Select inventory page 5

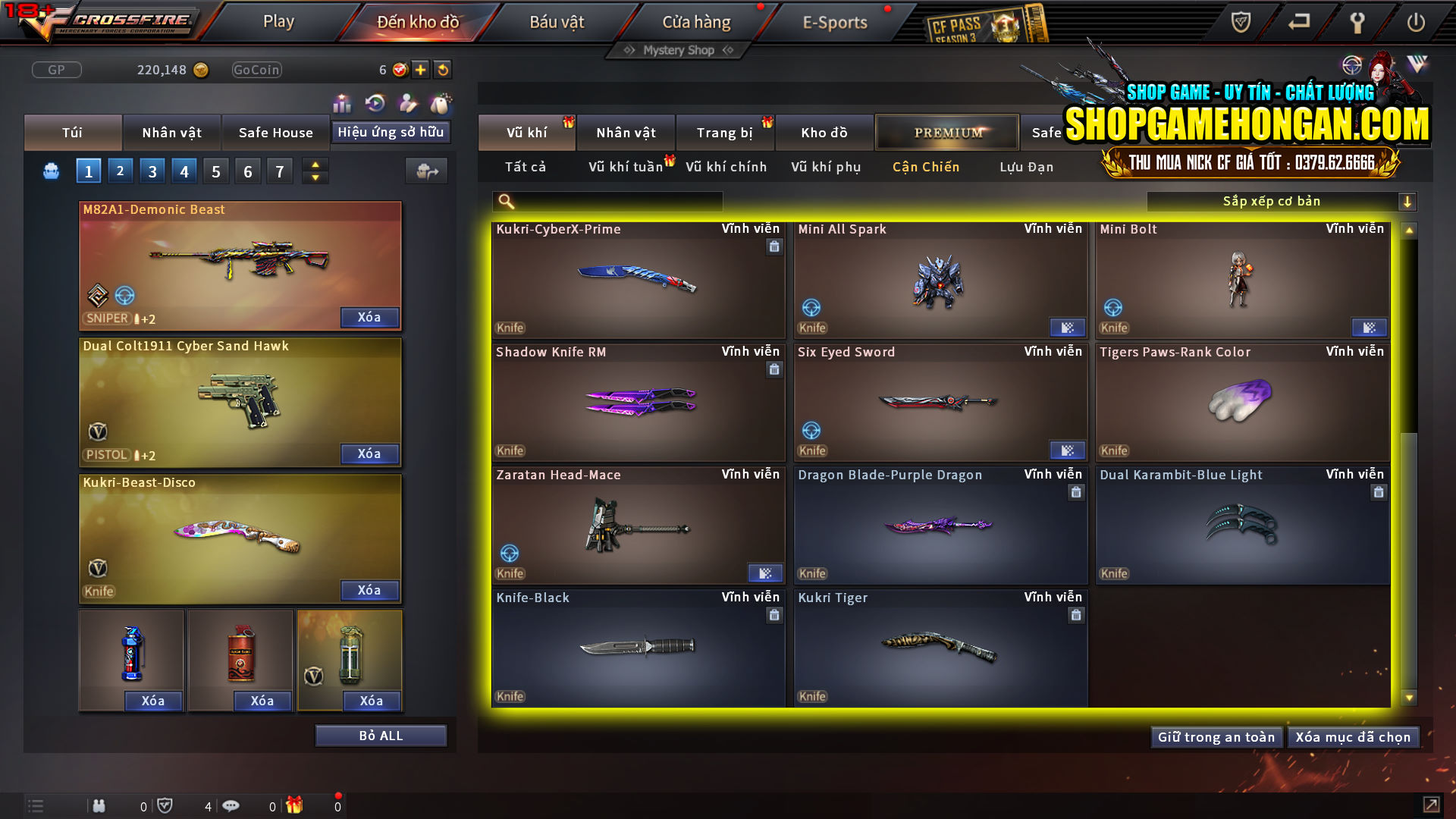tap(215, 171)
